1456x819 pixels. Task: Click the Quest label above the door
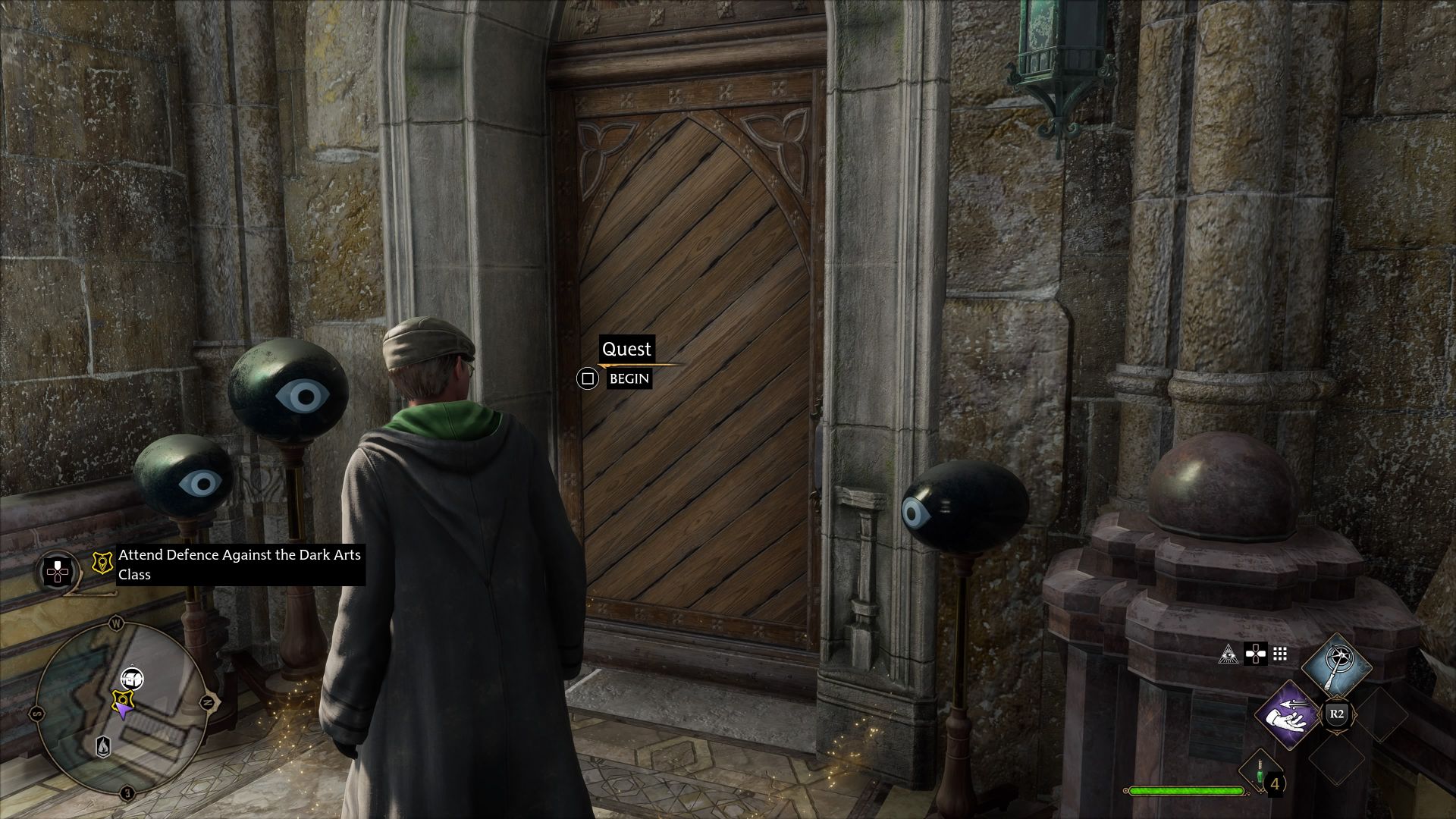pyautogui.click(x=628, y=350)
